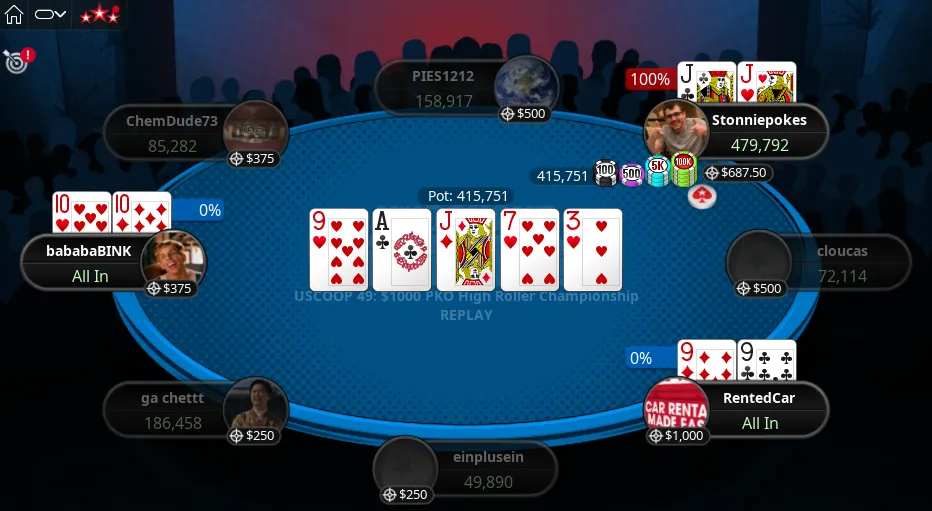The image size is (932, 511).
Task: Select einplusein's player seat
Action: 481,469
